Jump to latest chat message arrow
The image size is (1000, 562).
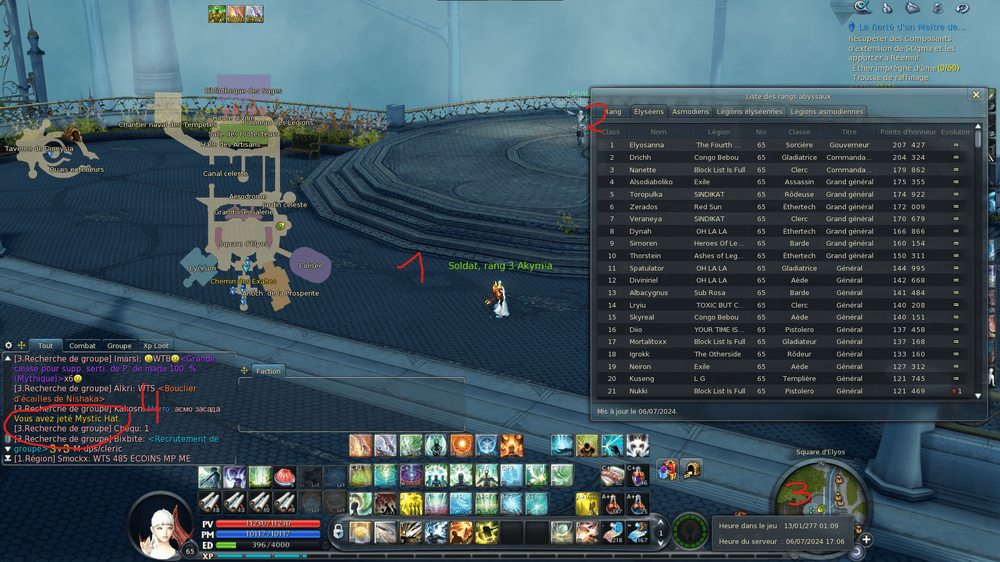point(8,459)
